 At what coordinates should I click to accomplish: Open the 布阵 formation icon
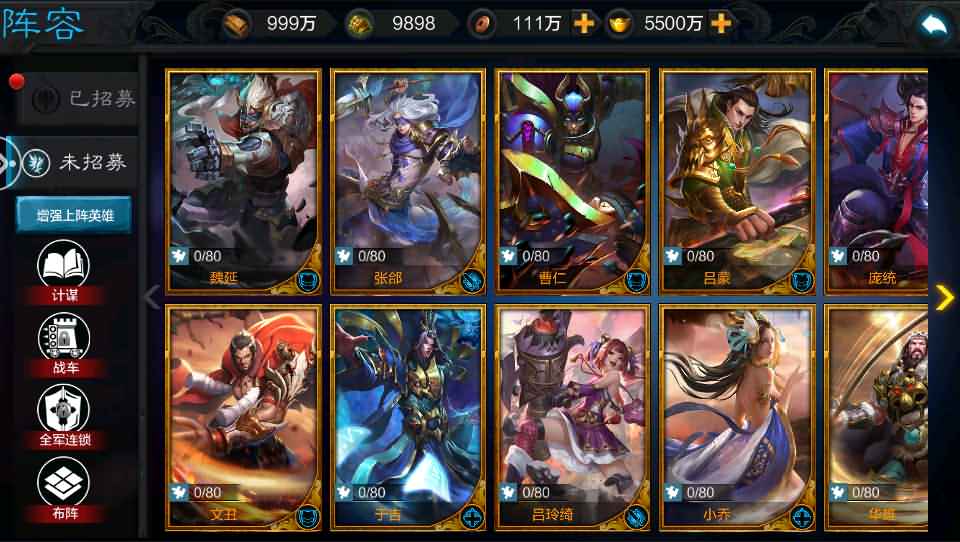tap(64, 483)
